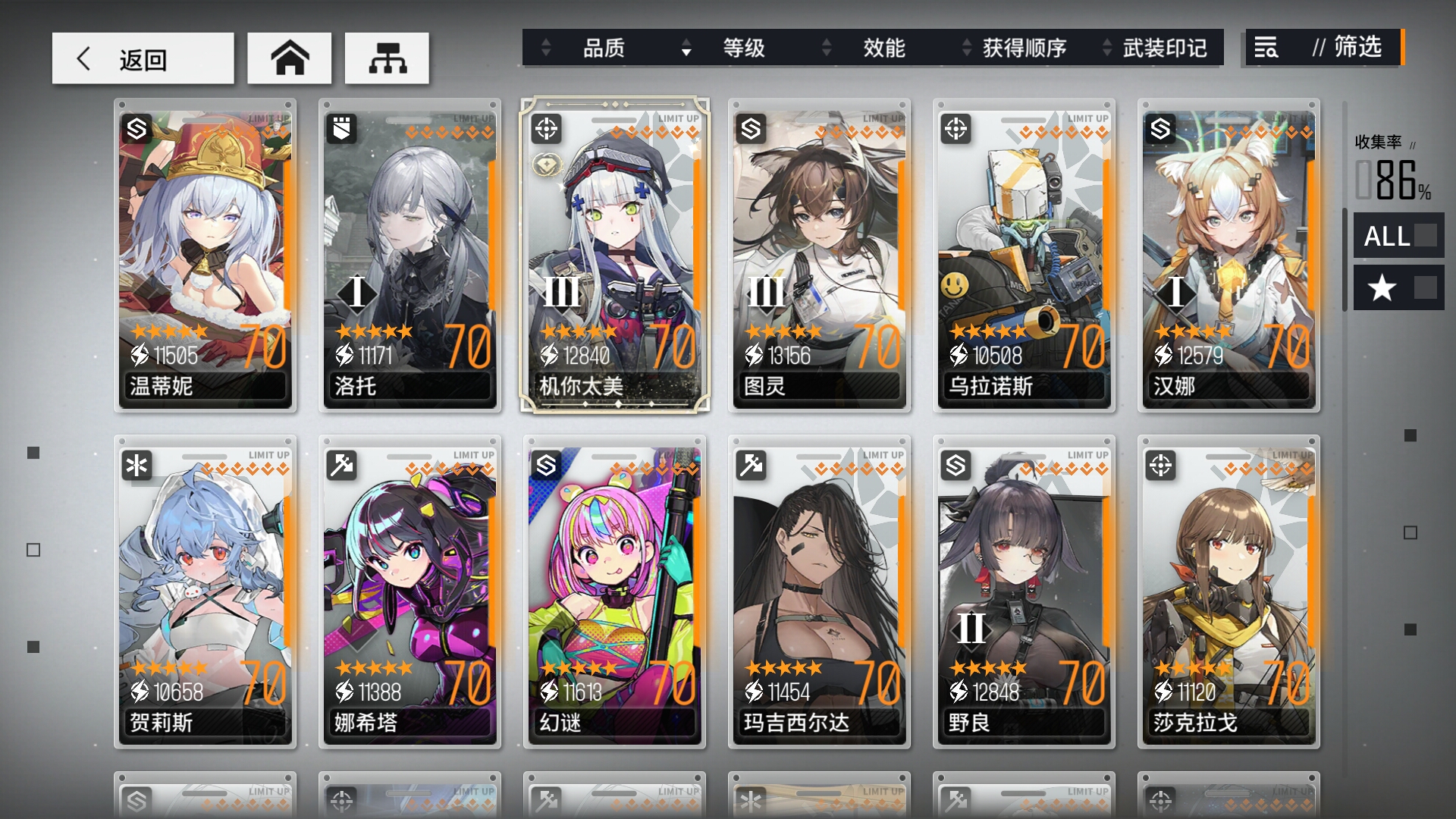Image resolution: width=1456 pixels, height=819 pixels.
Task: Open the 筛选 filter panel
Action: tap(1323, 48)
